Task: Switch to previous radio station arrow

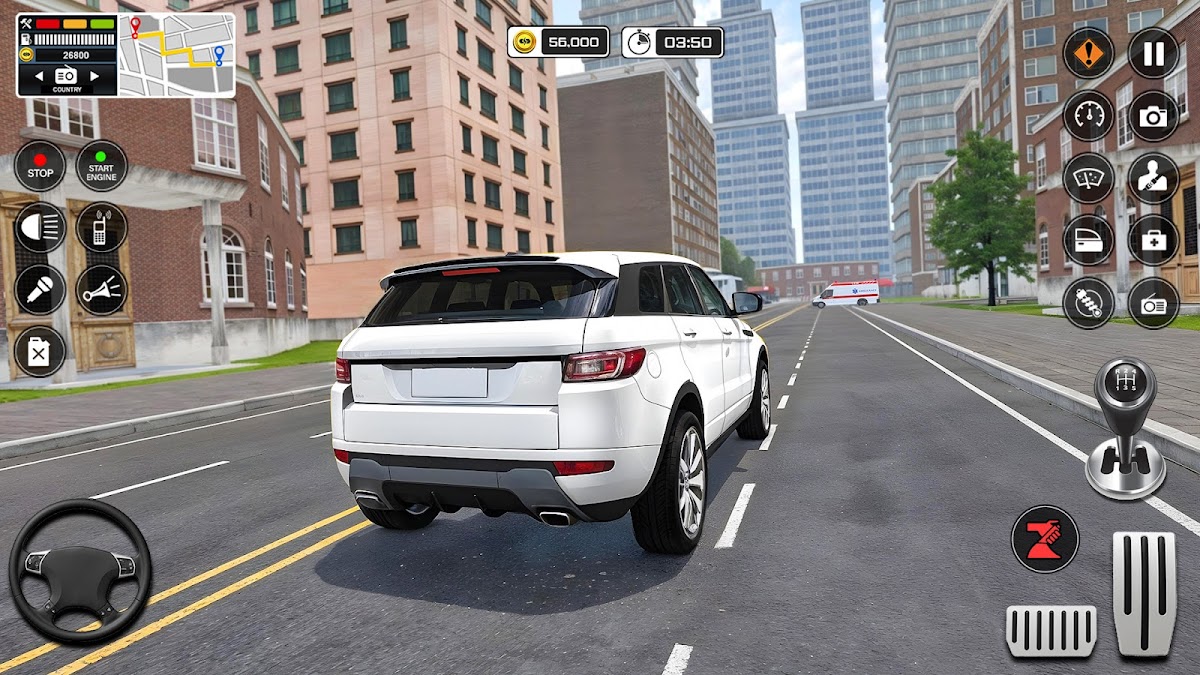Action: click(38, 76)
